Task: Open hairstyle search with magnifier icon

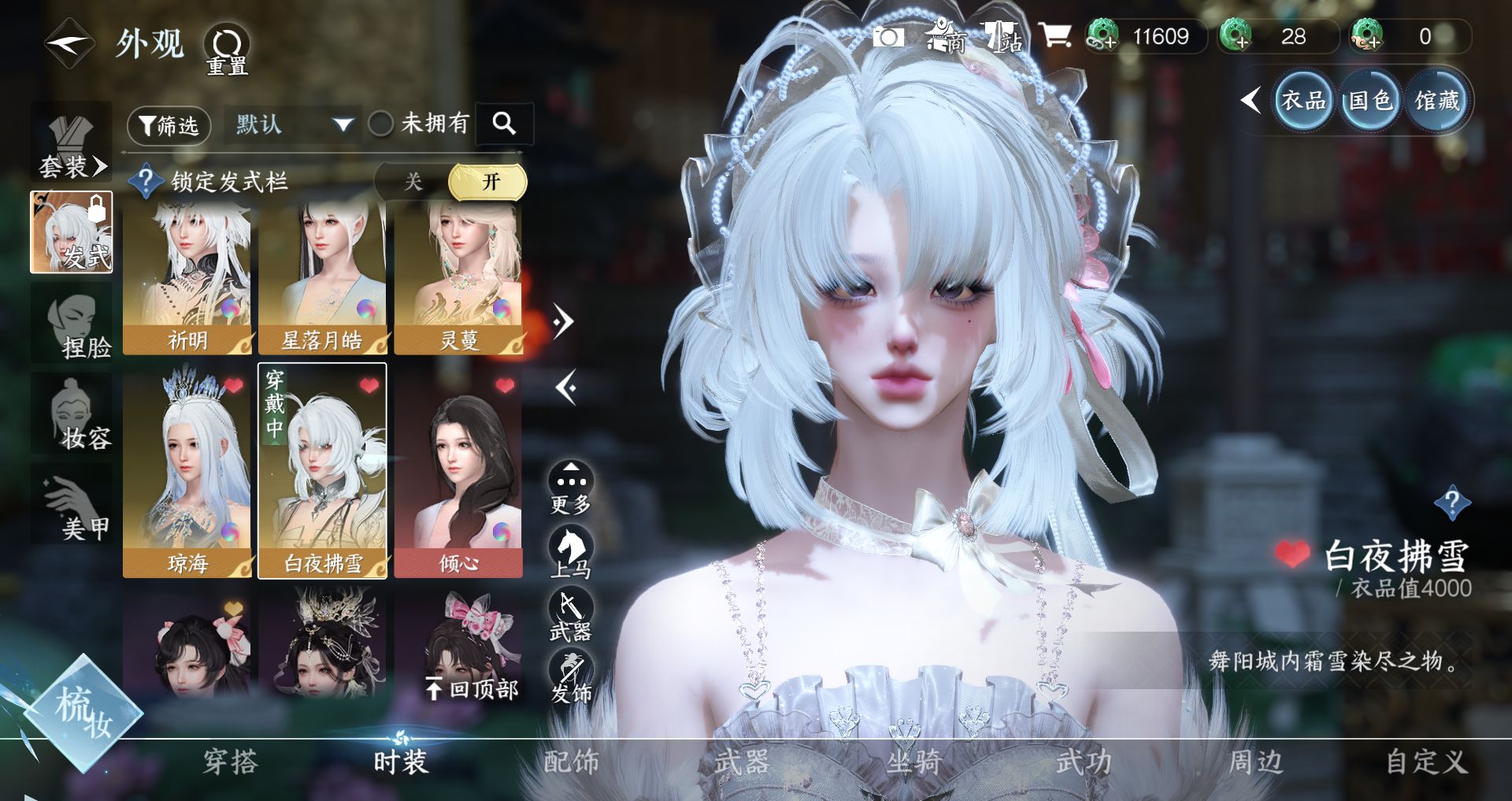Action: coord(504,123)
